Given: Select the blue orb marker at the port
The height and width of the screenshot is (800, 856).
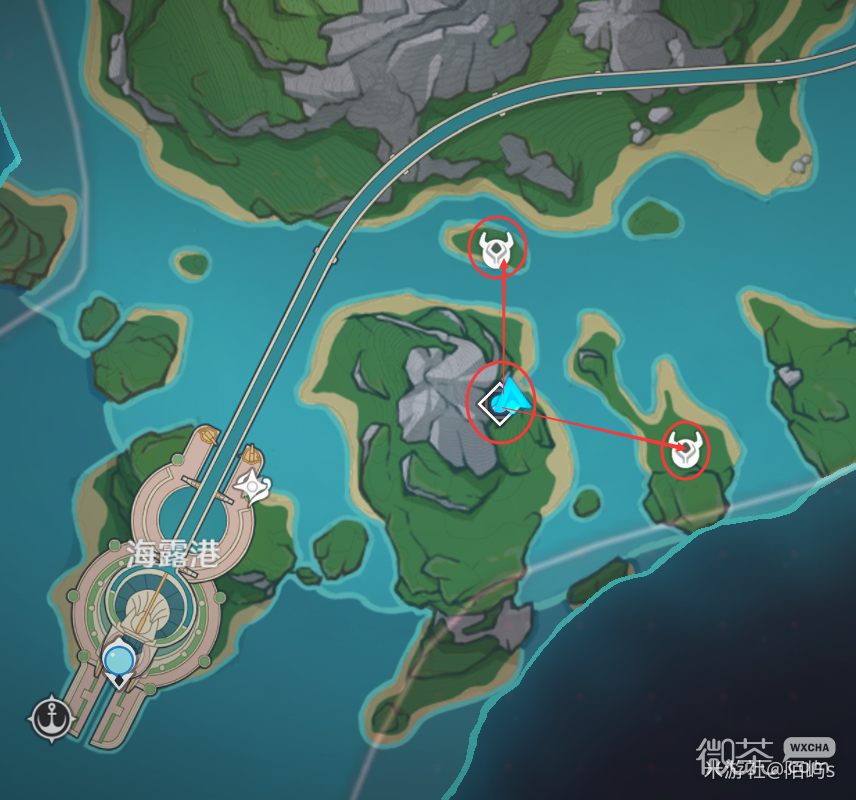Looking at the screenshot, I should (119, 660).
